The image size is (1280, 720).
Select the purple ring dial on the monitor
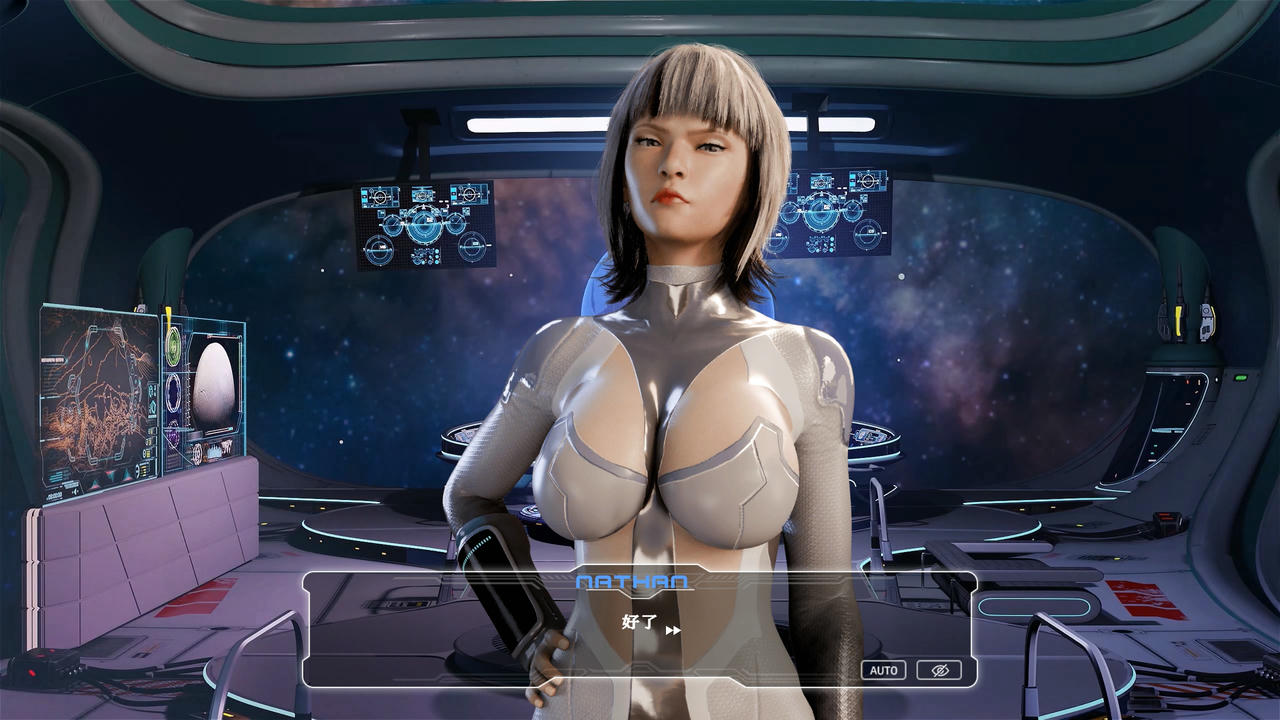173,390
